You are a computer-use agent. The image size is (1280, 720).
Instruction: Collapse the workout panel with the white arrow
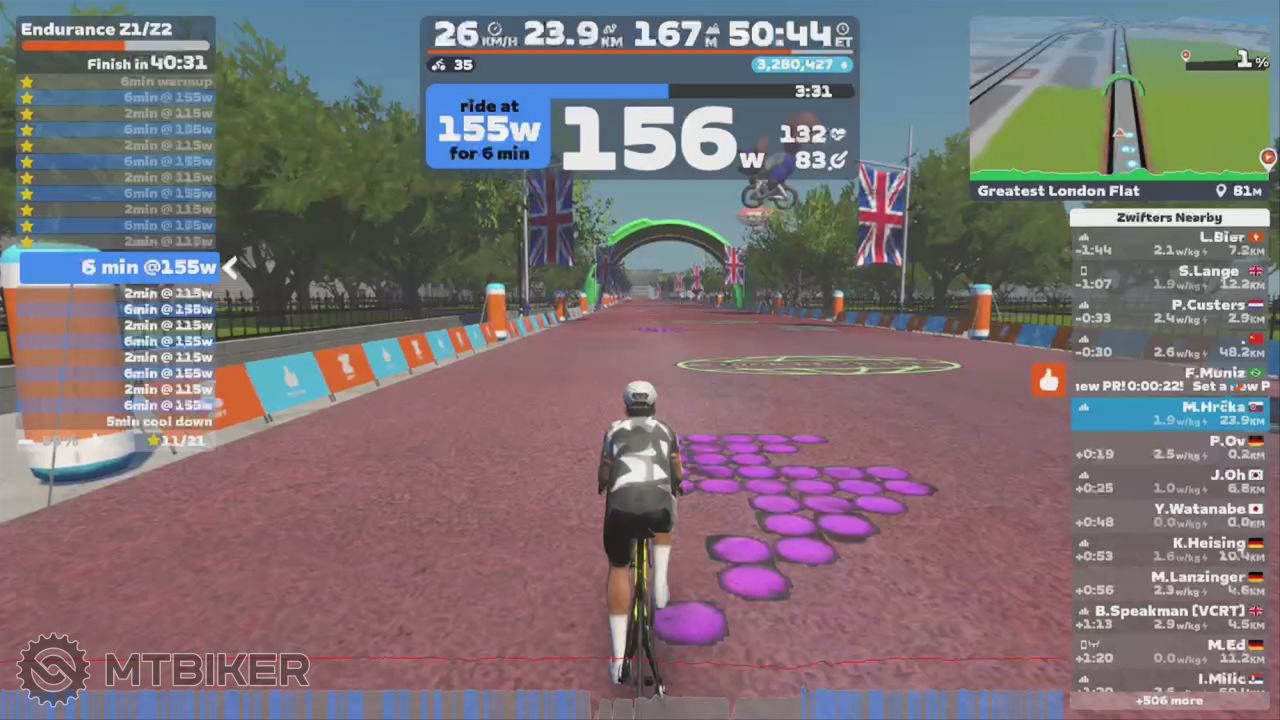[230, 267]
